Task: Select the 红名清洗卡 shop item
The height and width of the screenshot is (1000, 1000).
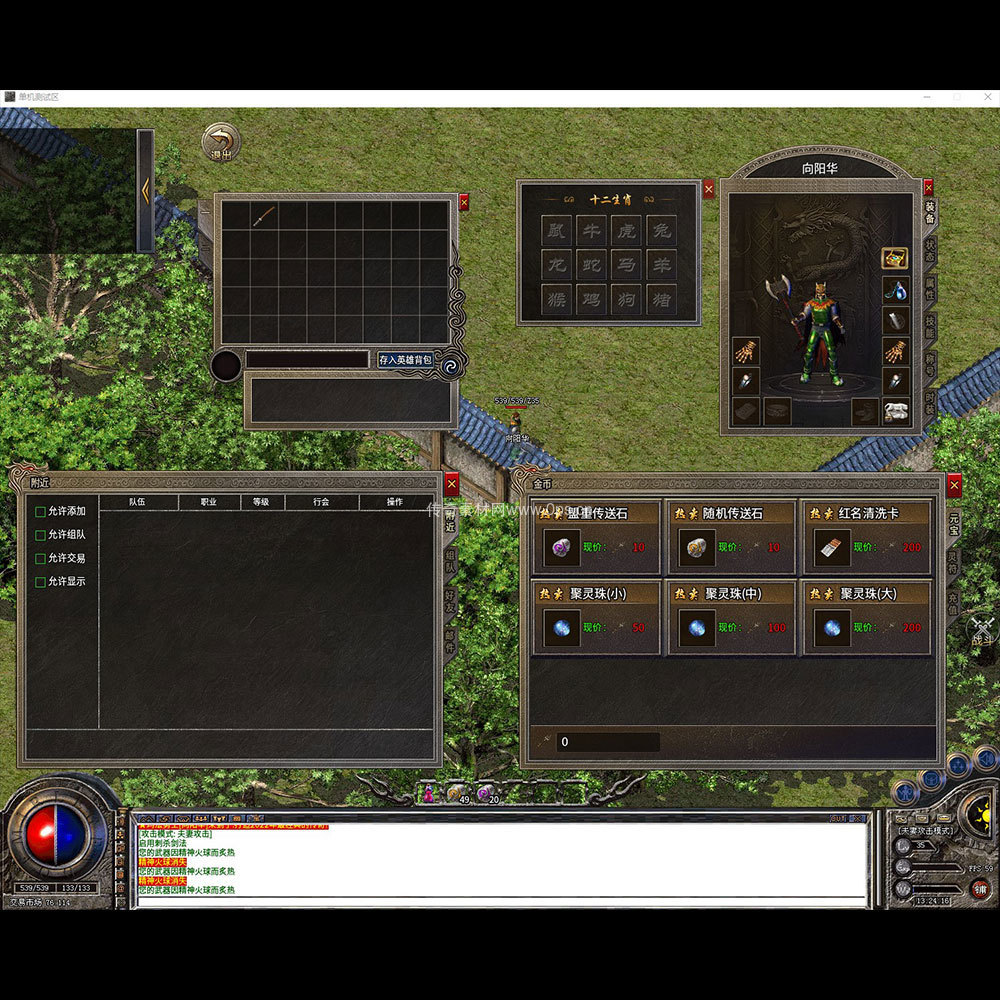Action: (x=866, y=538)
